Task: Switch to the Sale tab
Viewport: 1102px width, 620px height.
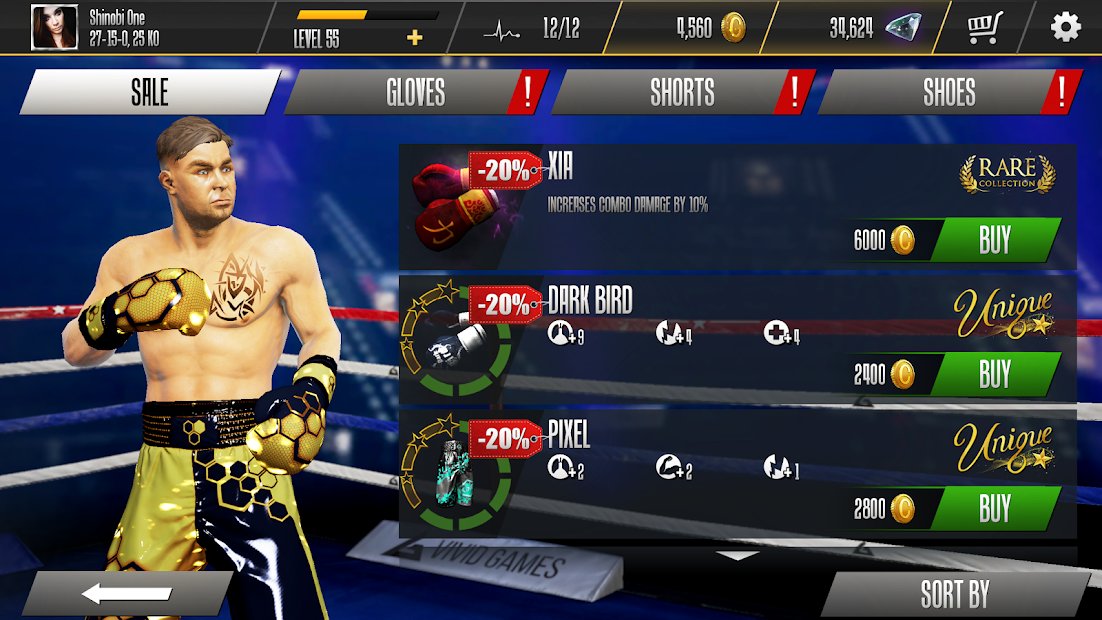Action: pyautogui.click(x=150, y=93)
